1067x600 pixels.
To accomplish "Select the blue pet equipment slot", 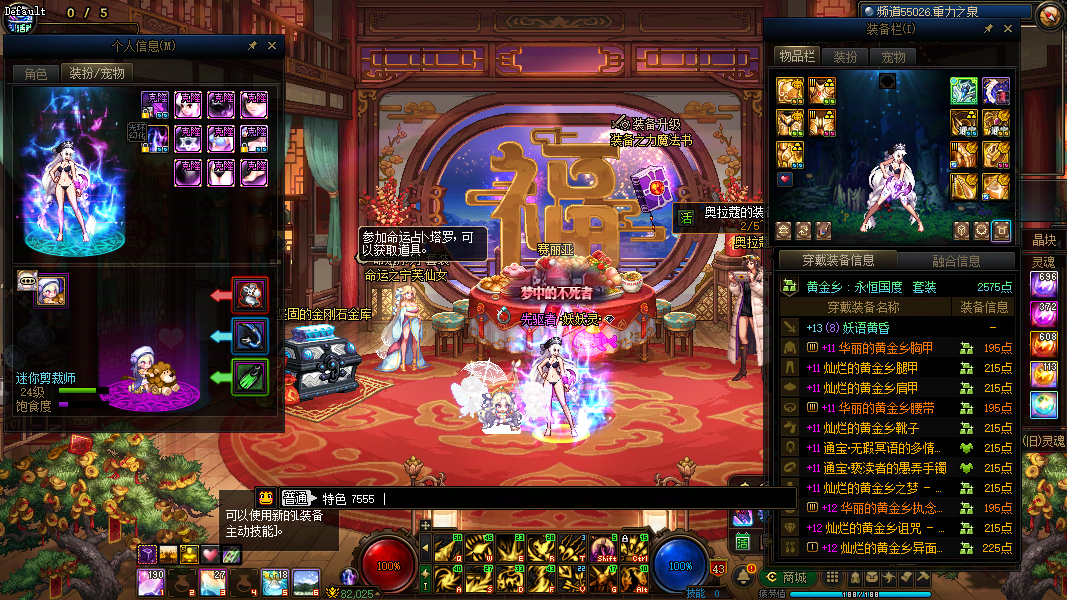I will click(250, 336).
